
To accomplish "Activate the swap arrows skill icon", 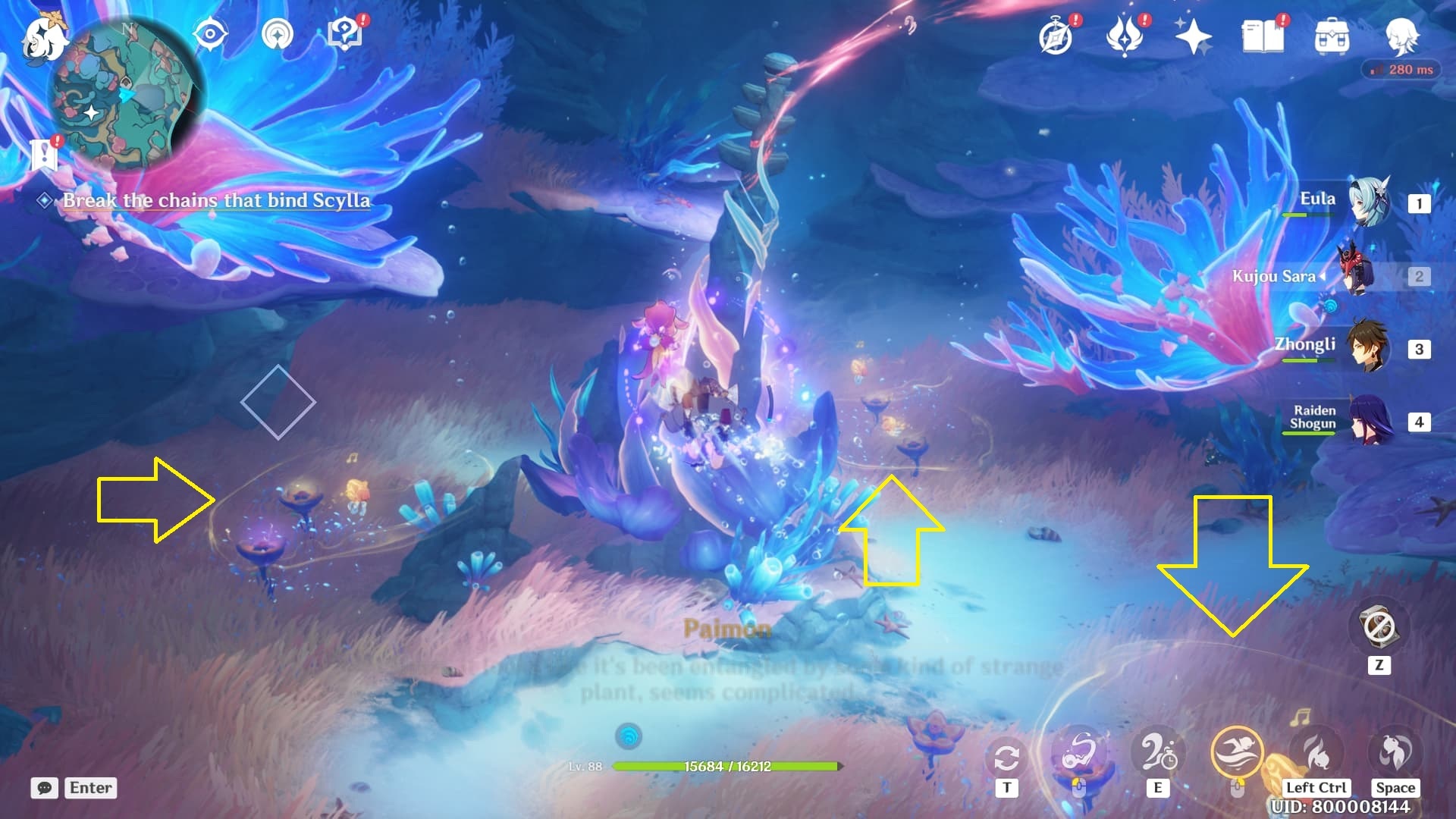I will pos(1006,757).
